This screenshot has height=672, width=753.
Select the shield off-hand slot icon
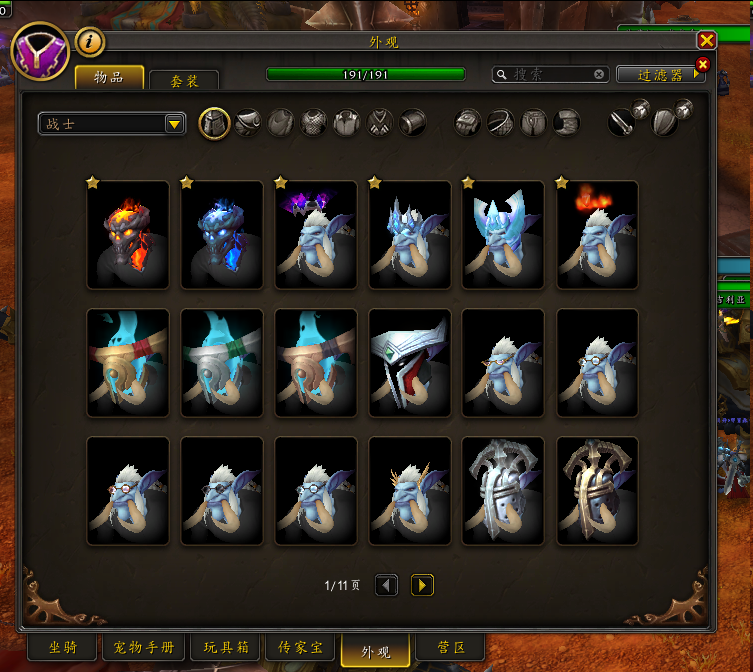click(x=665, y=123)
